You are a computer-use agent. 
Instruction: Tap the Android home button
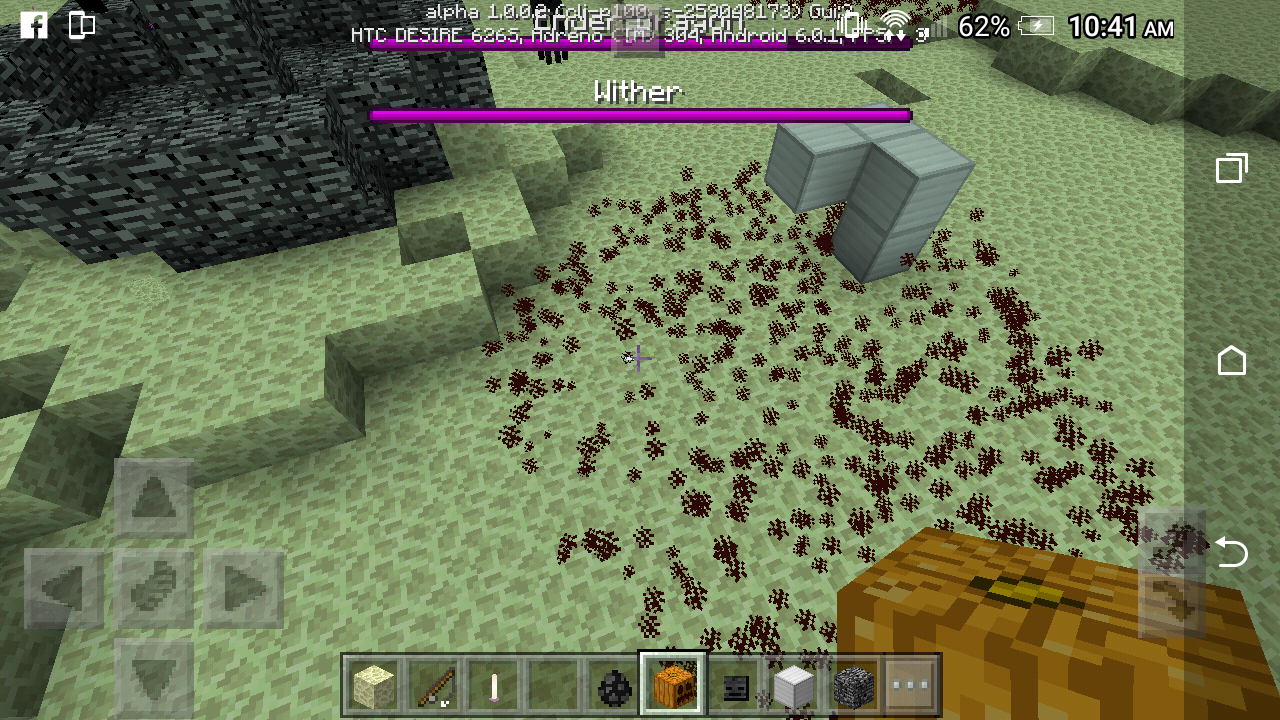coord(1231,360)
